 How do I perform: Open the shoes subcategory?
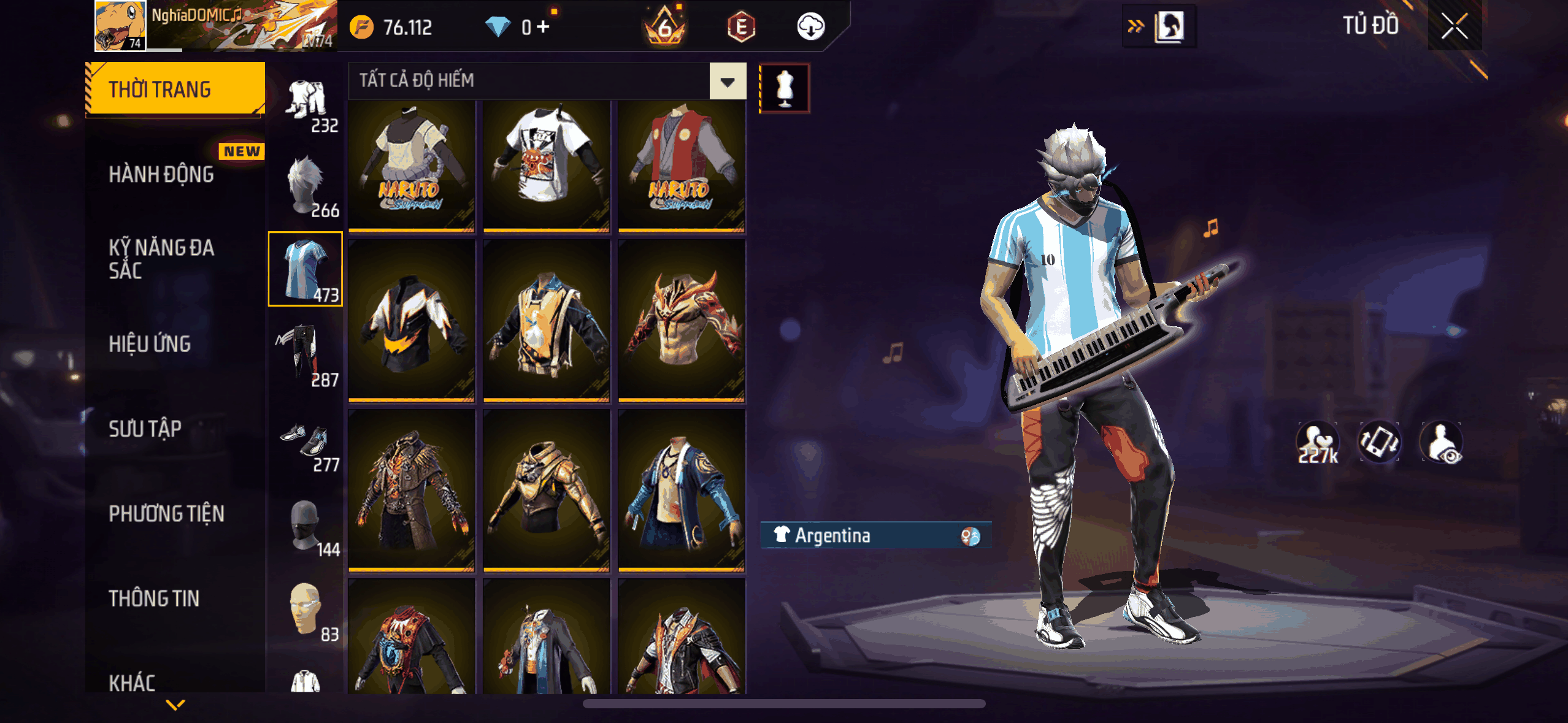click(306, 440)
